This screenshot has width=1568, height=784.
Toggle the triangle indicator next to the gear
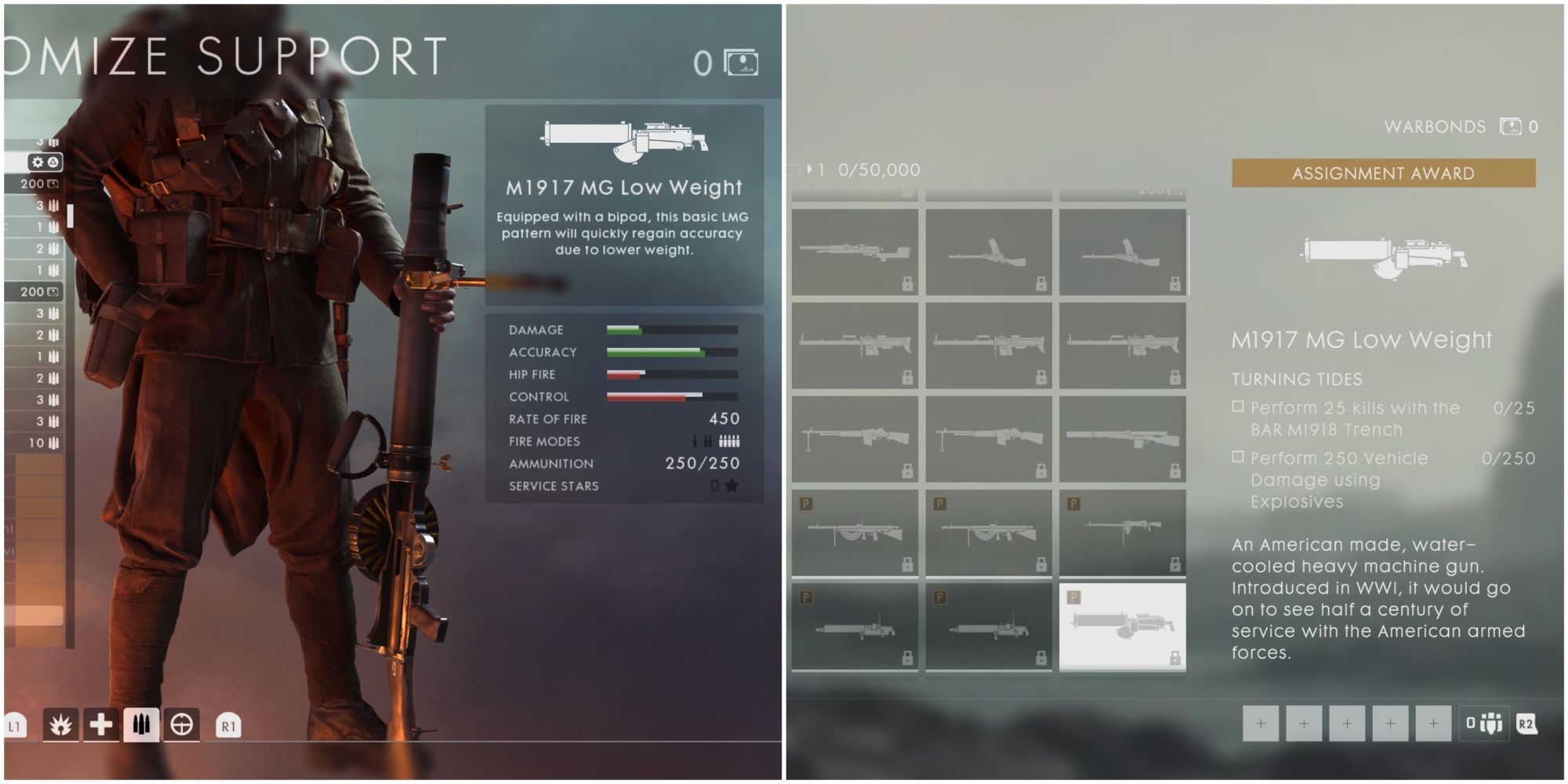click(52, 160)
